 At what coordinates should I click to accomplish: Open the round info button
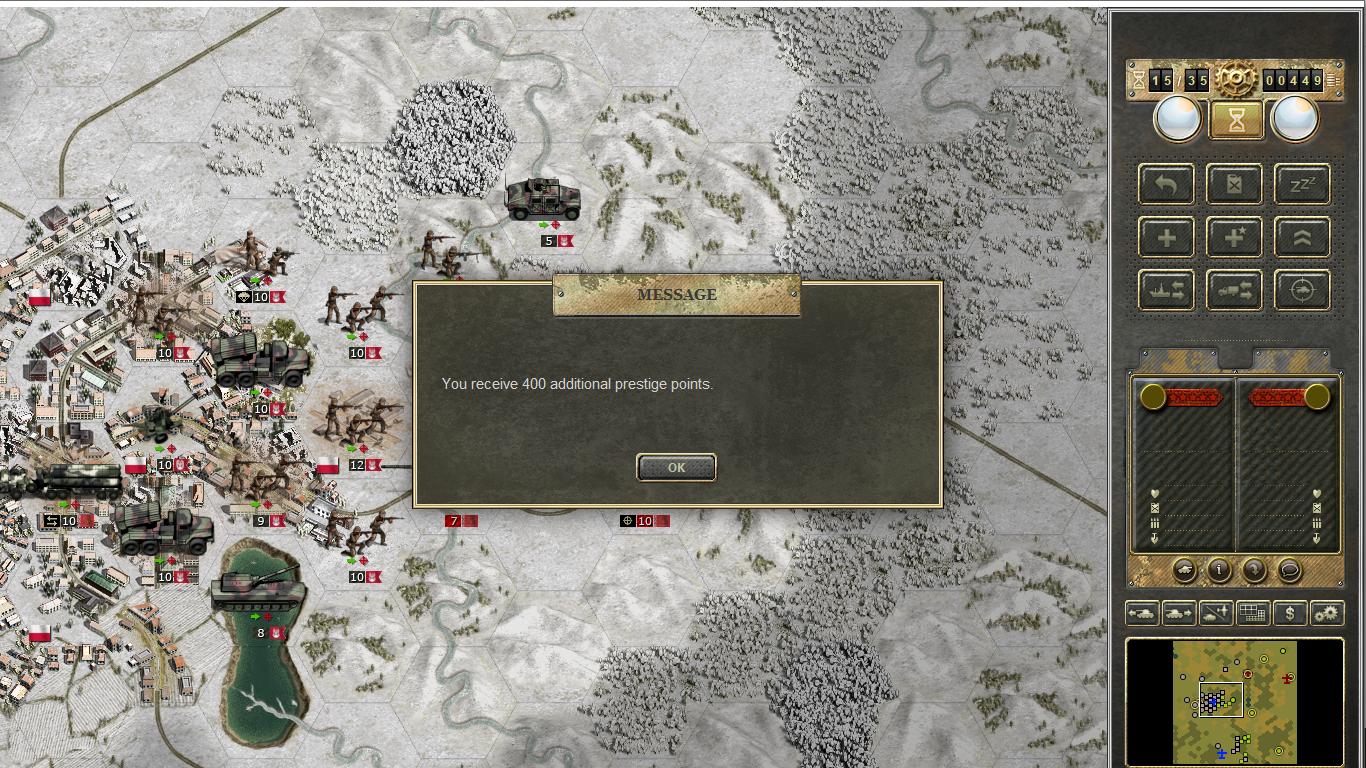tap(1219, 570)
